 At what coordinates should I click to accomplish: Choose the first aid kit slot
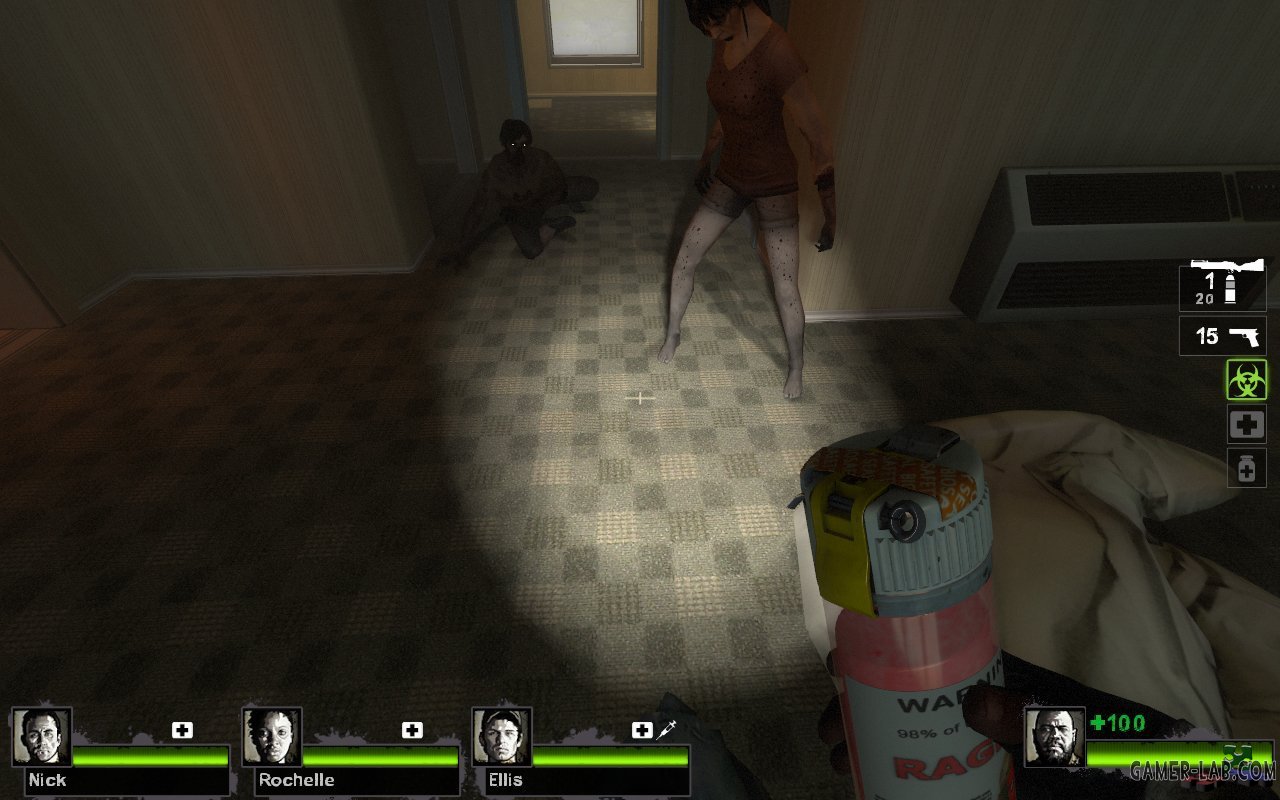[1246, 424]
